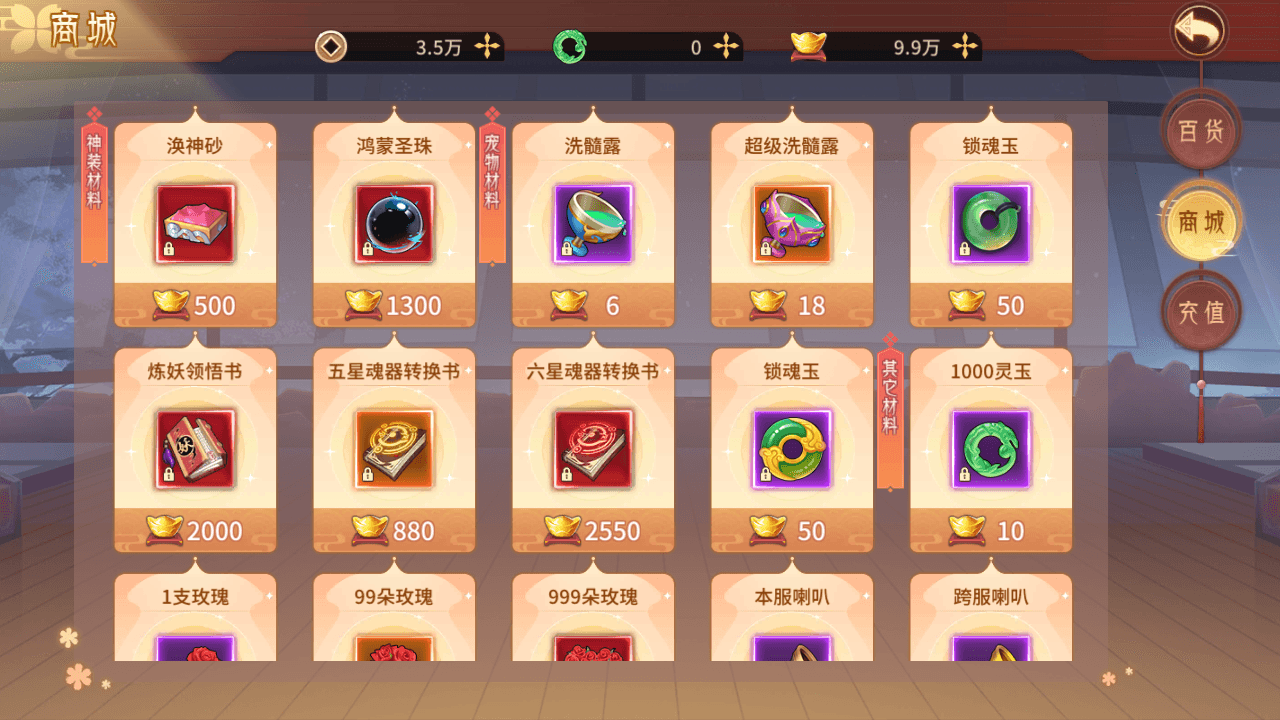This screenshot has height=720, width=1280.
Task: Click the plus beside the jade currency
Action: click(724, 46)
